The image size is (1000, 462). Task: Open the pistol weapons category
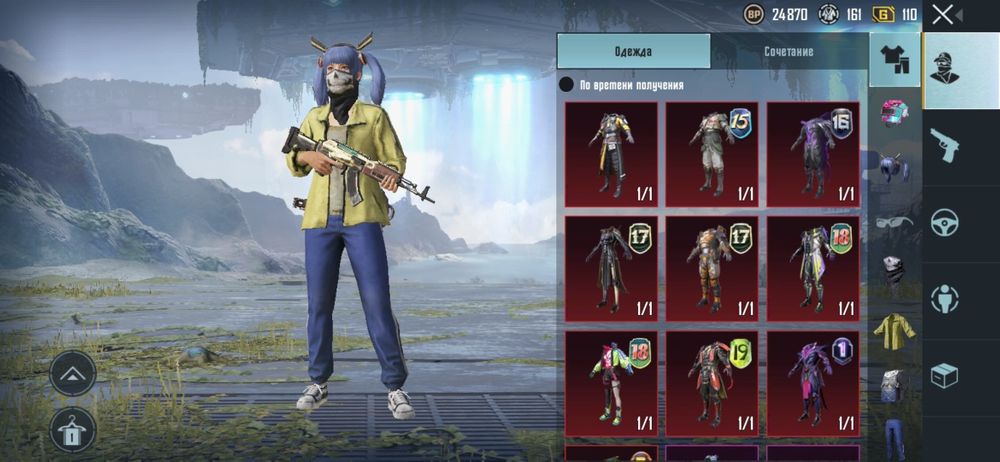944,146
